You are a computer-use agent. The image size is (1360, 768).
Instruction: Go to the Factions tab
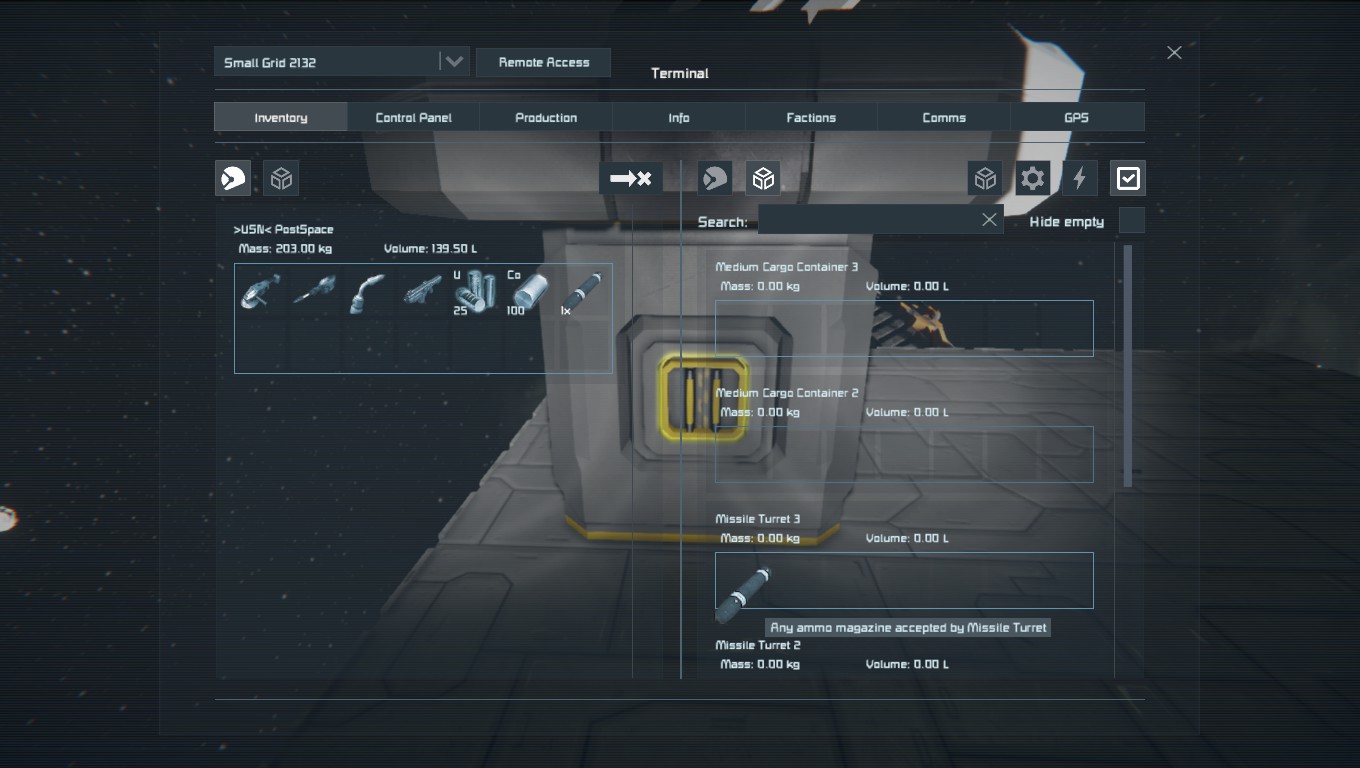click(811, 117)
